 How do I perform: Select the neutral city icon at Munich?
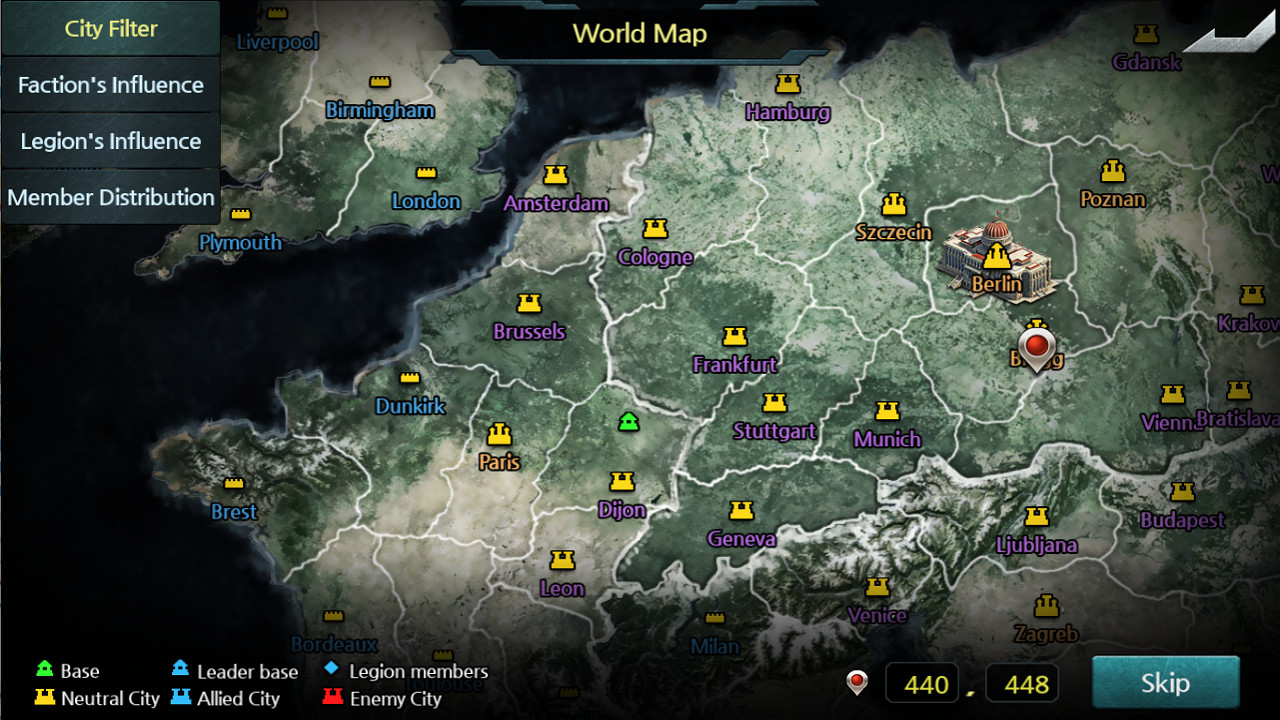888,411
